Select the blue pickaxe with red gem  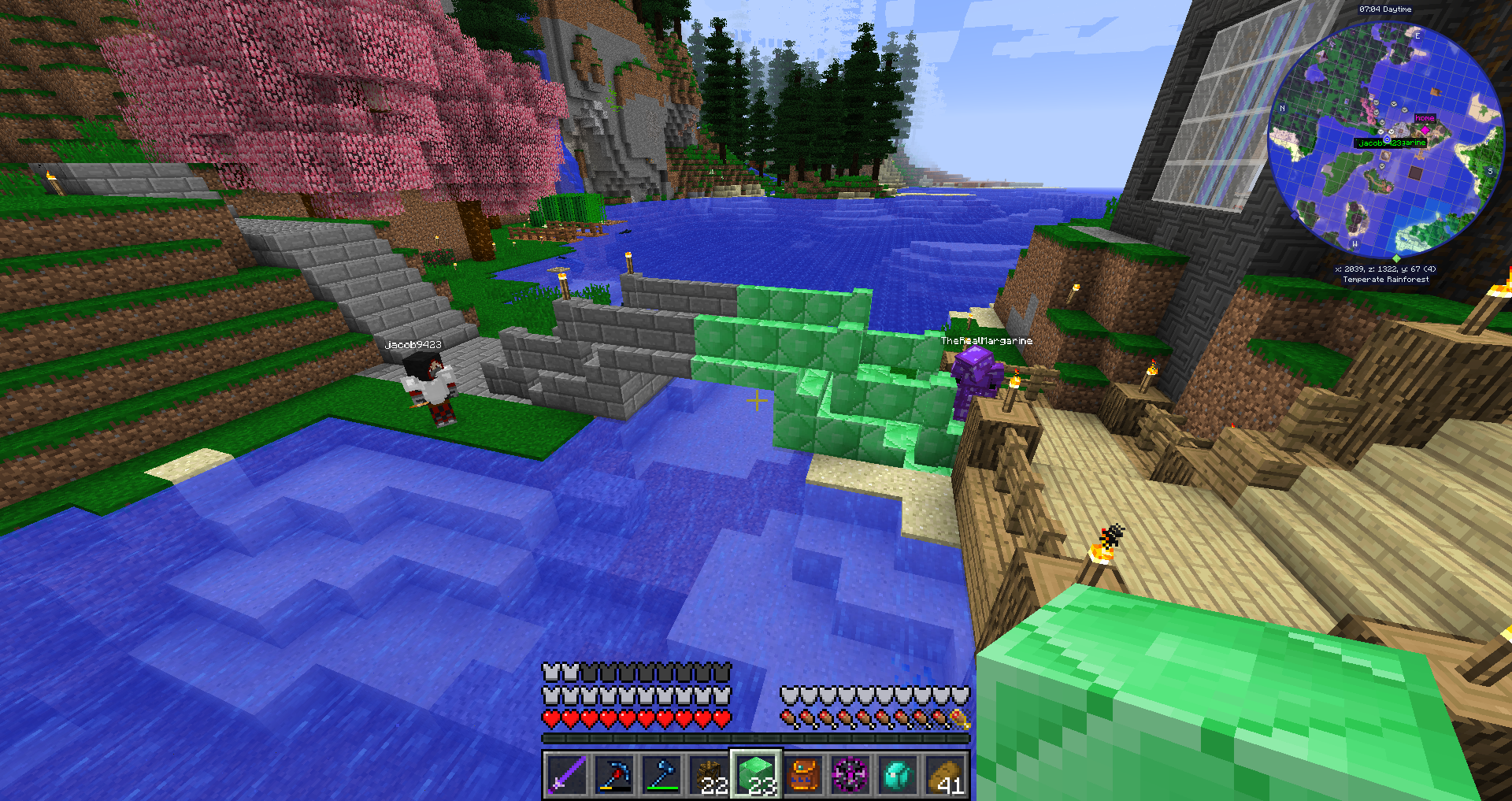[613, 774]
